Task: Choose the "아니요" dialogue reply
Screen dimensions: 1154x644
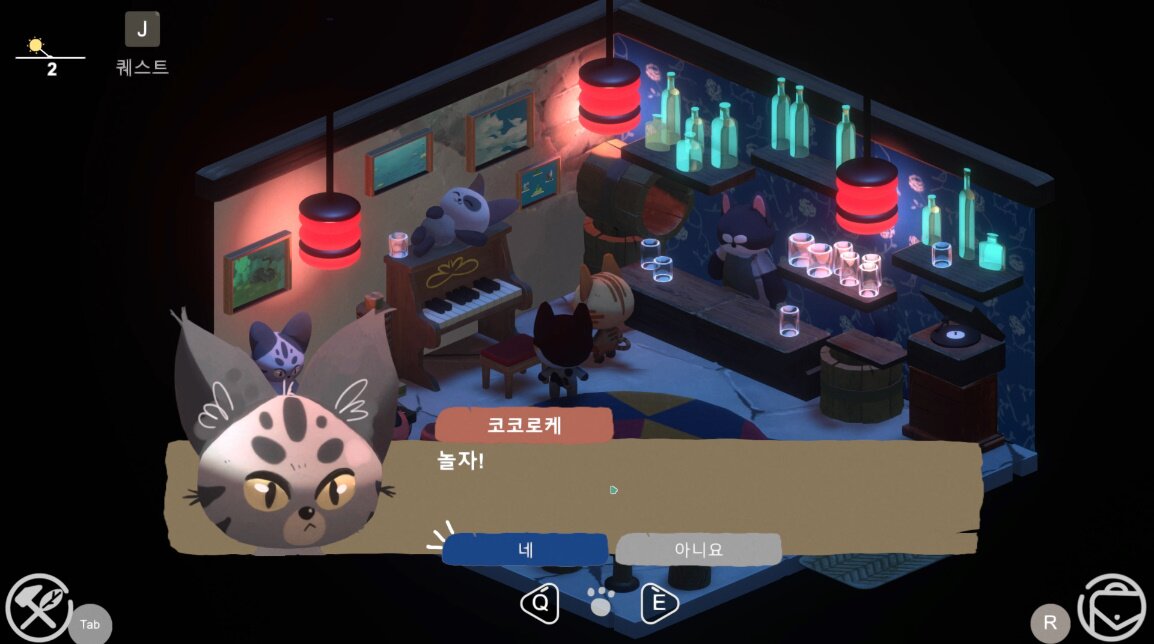Action: click(698, 549)
